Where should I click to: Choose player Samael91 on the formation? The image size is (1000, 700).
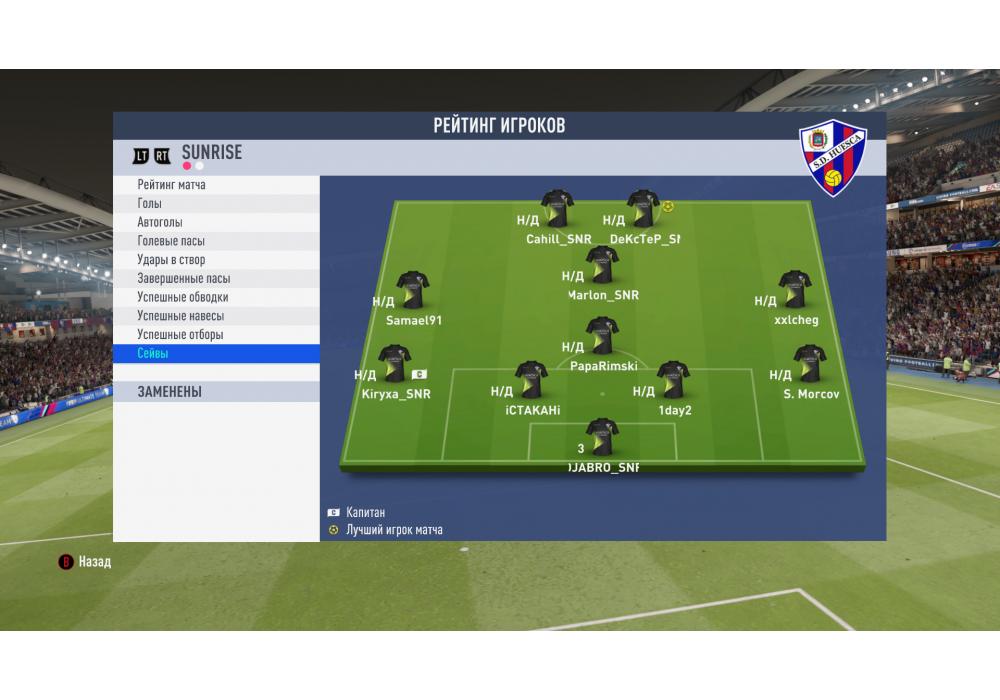pyautogui.click(x=412, y=289)
